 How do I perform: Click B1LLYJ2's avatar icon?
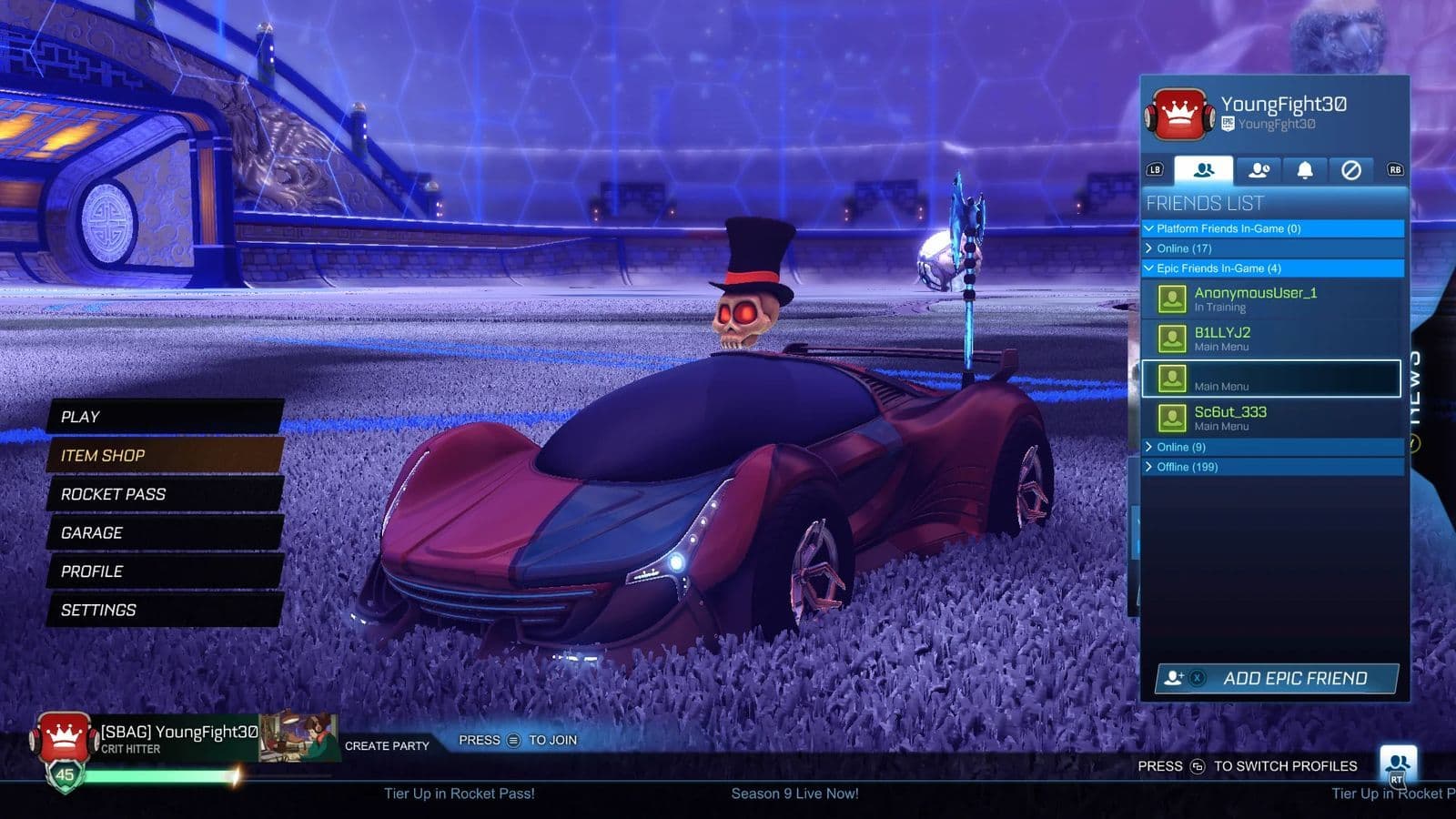click(1173, 339)
